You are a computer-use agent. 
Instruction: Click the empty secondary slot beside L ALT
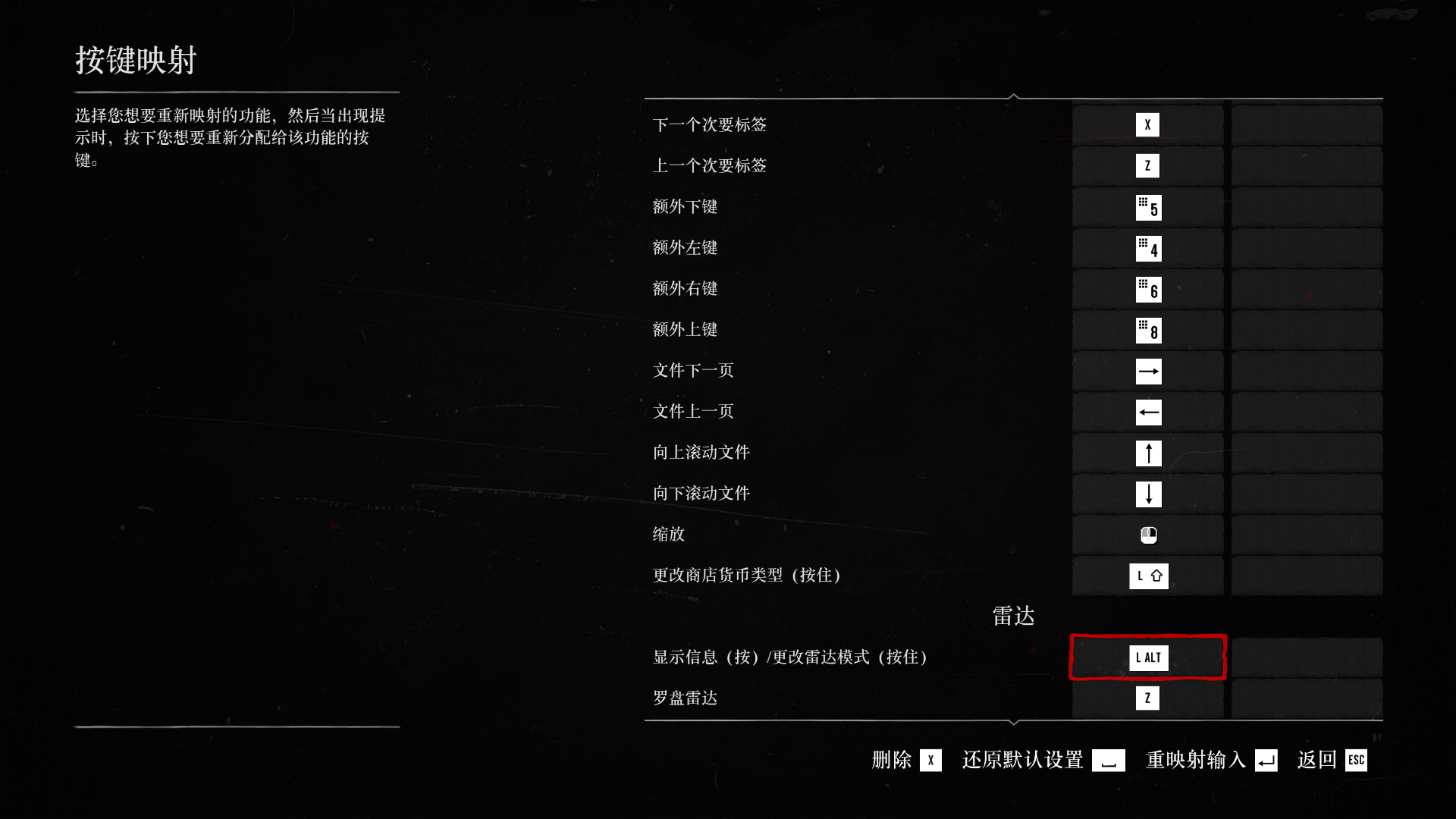pyautogui.click(x=1306, y=657)
